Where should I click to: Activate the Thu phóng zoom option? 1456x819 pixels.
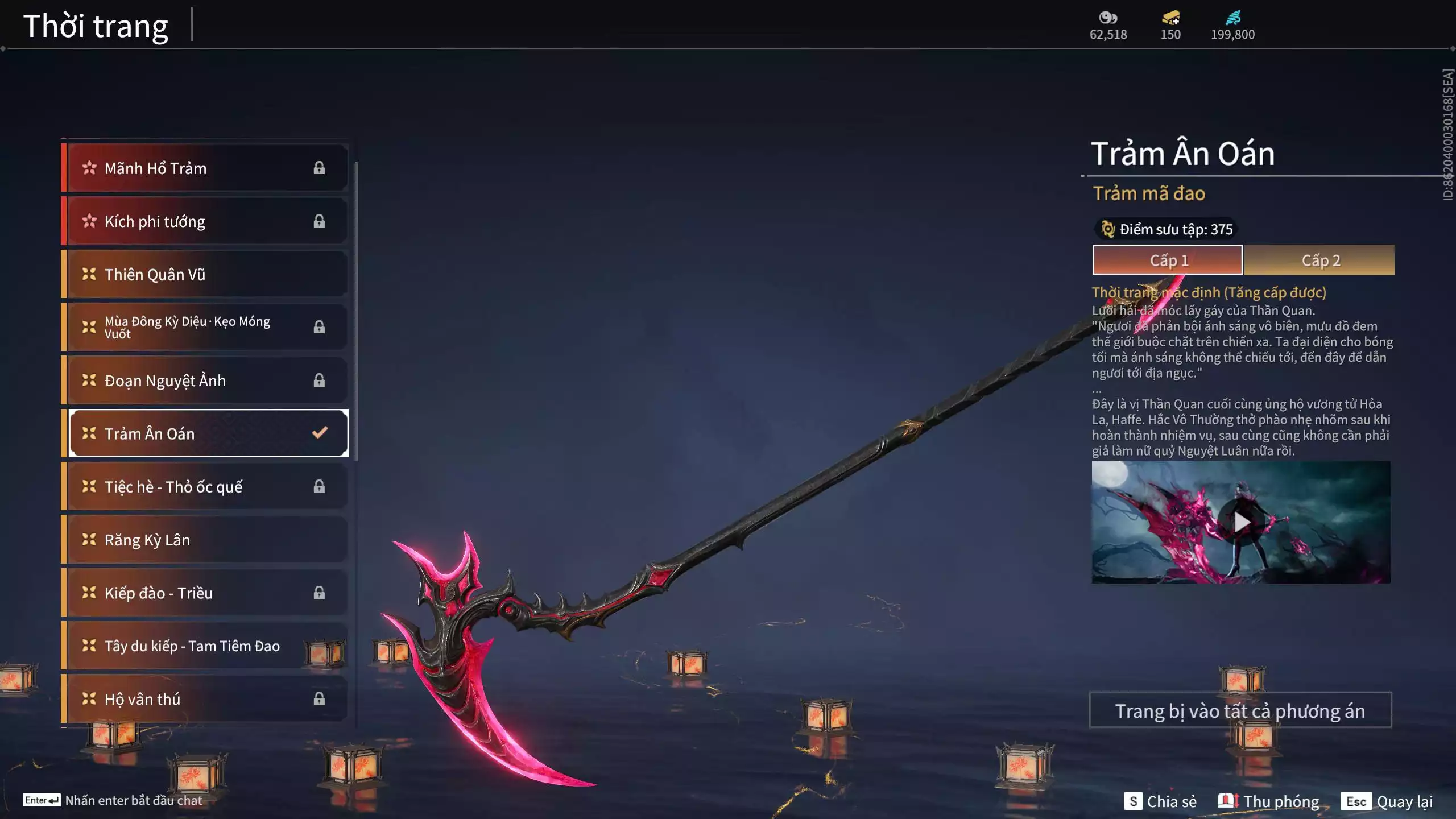(x=1269, y=801)
